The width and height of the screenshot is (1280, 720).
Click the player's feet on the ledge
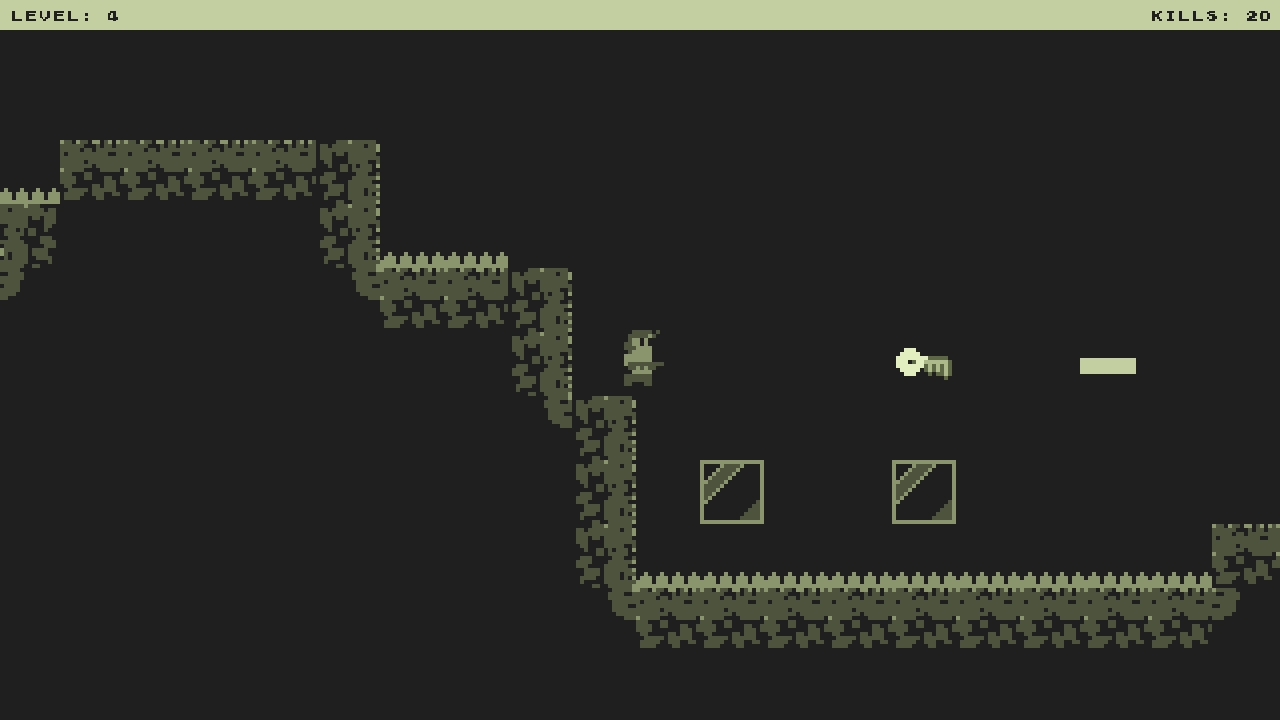point(638,385)
